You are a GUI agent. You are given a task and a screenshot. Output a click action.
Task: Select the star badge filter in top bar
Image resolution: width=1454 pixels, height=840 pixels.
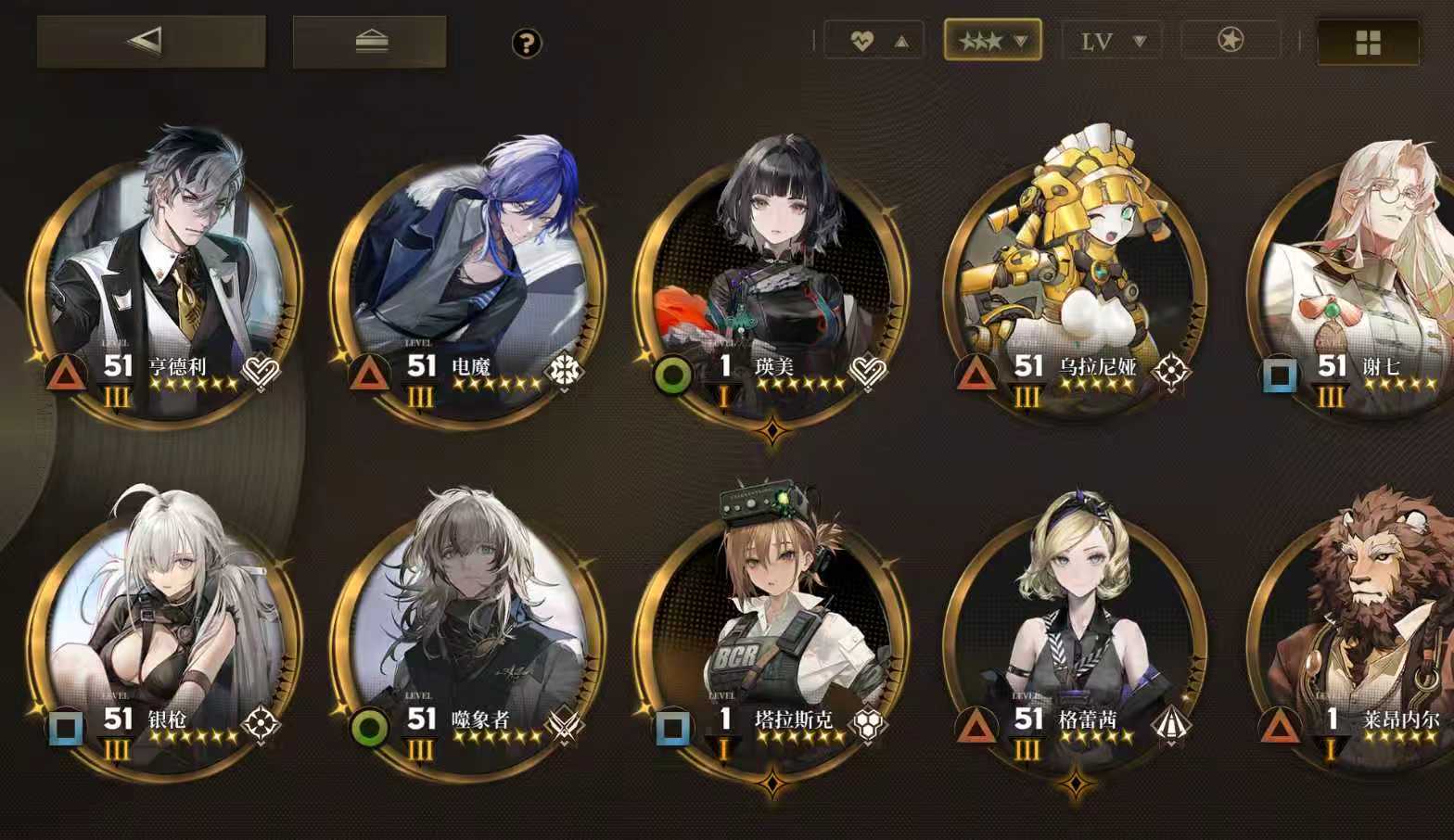[x=1230, y=41]
